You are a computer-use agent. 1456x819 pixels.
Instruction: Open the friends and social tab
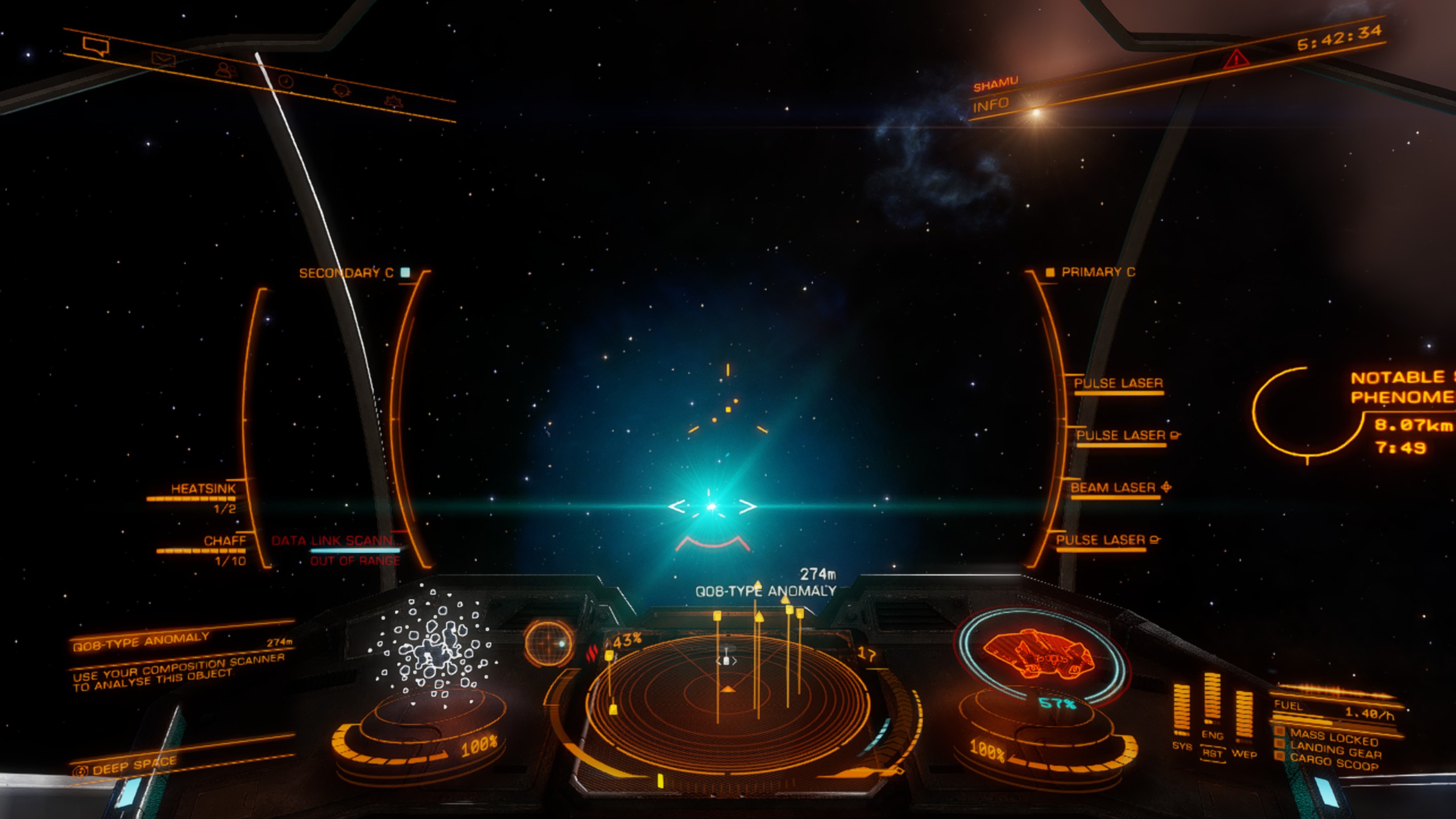pyautogui.click(x=226, y=70)
